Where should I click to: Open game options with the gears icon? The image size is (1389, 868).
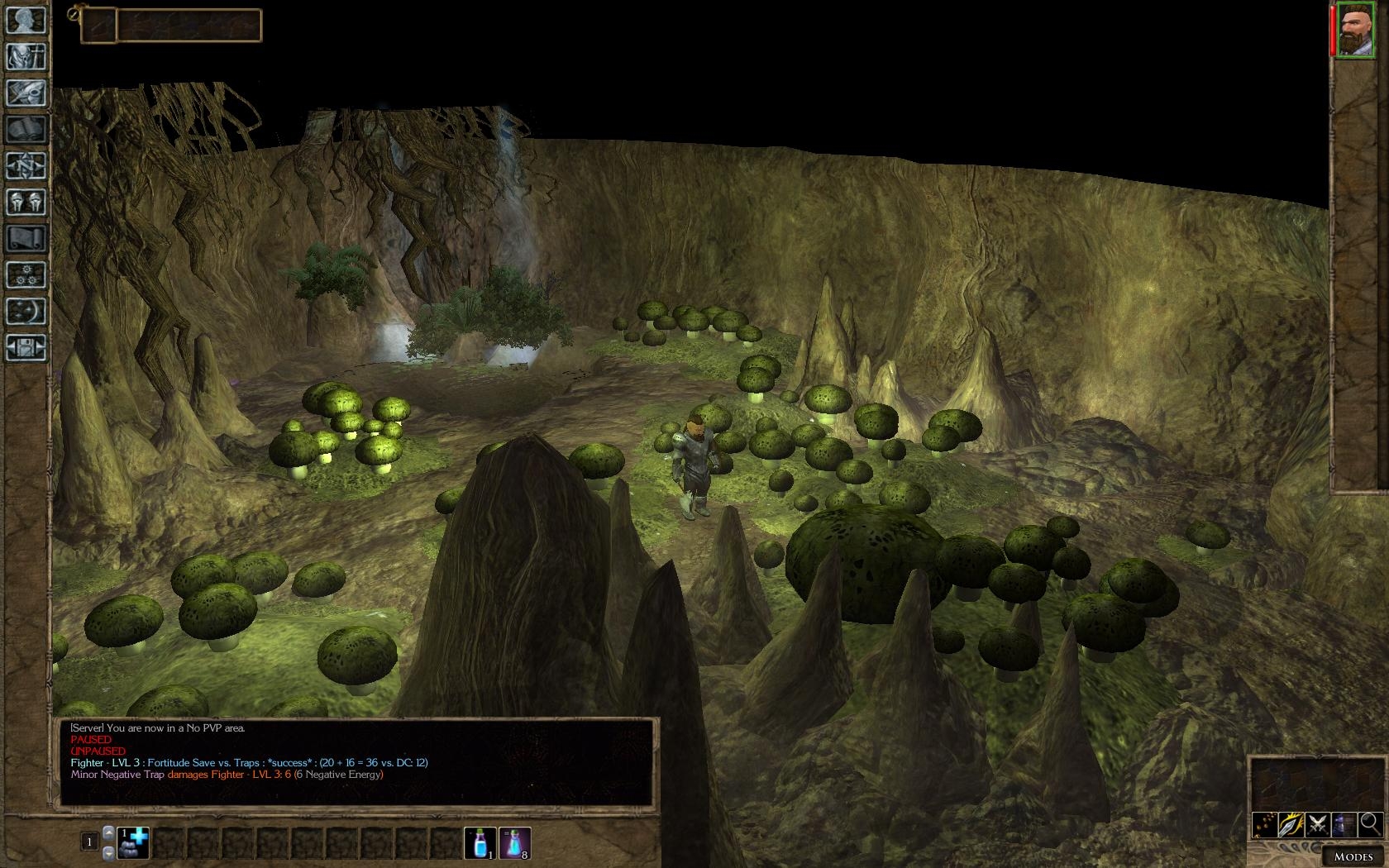coord(26,275)
